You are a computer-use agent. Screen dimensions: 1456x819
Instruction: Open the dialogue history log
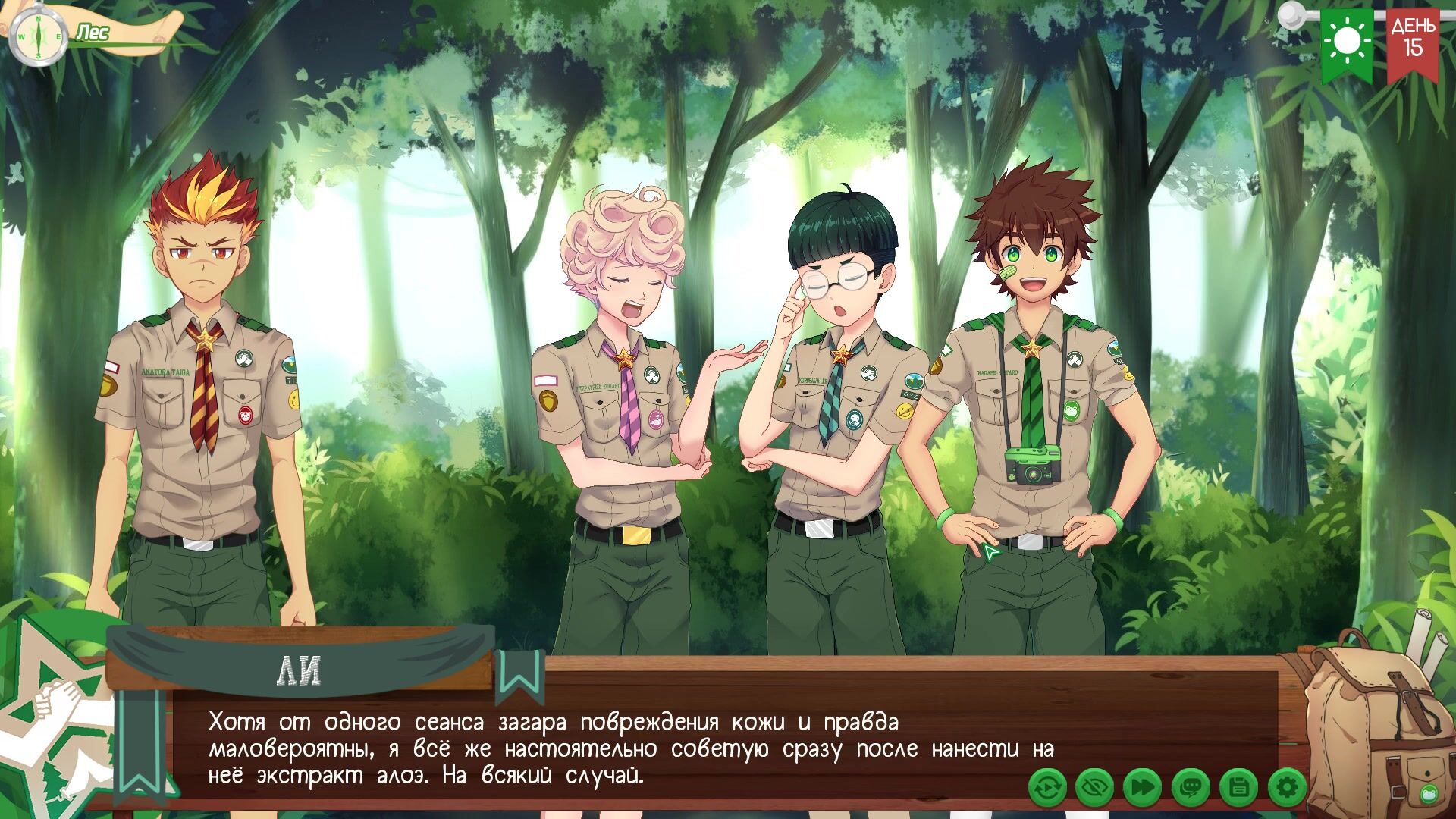[x=1191, y=789]
